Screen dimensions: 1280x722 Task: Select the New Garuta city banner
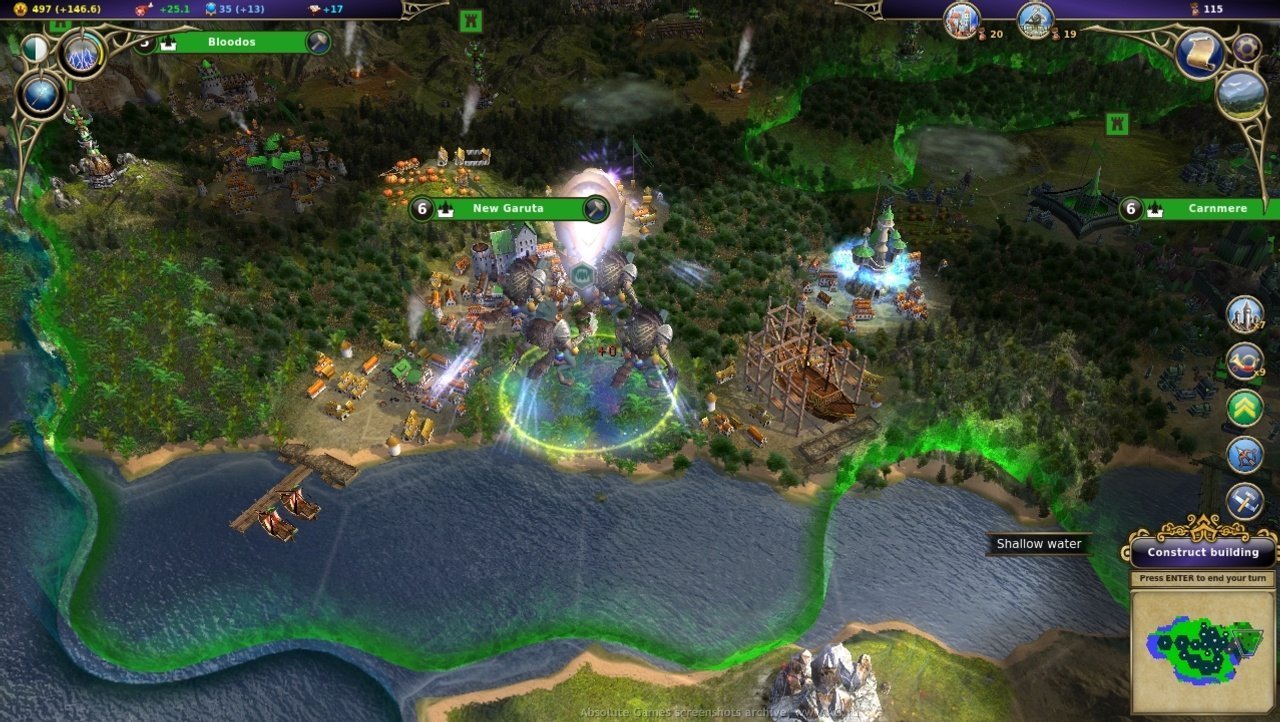point(508,209)
